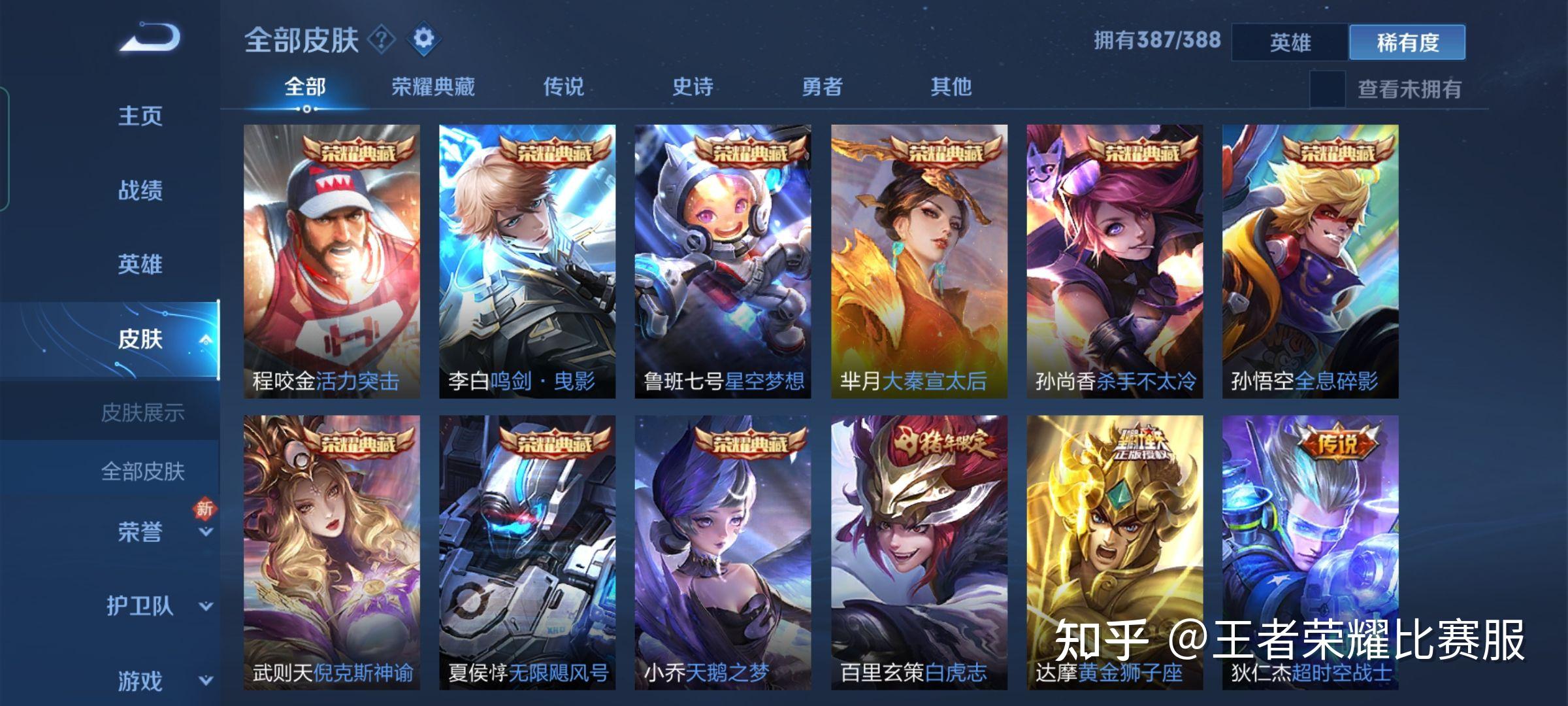Viewport: 1568px width, 706px height.
Task: Switch to the 传说 tab
Action: 564,86
